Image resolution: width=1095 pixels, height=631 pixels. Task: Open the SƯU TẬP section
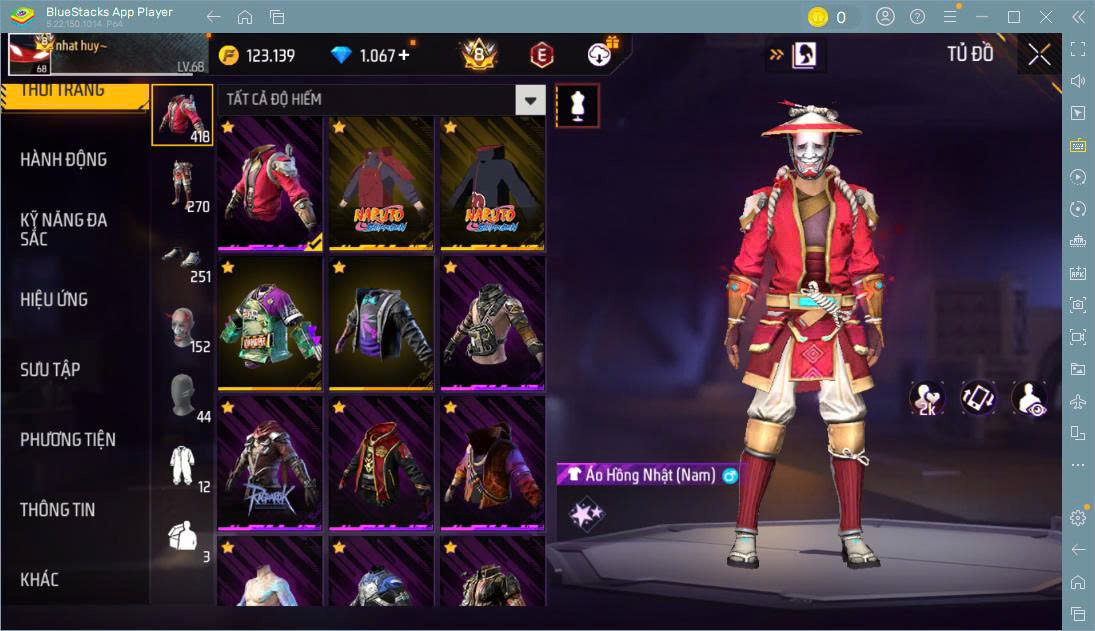click(50, 369)
